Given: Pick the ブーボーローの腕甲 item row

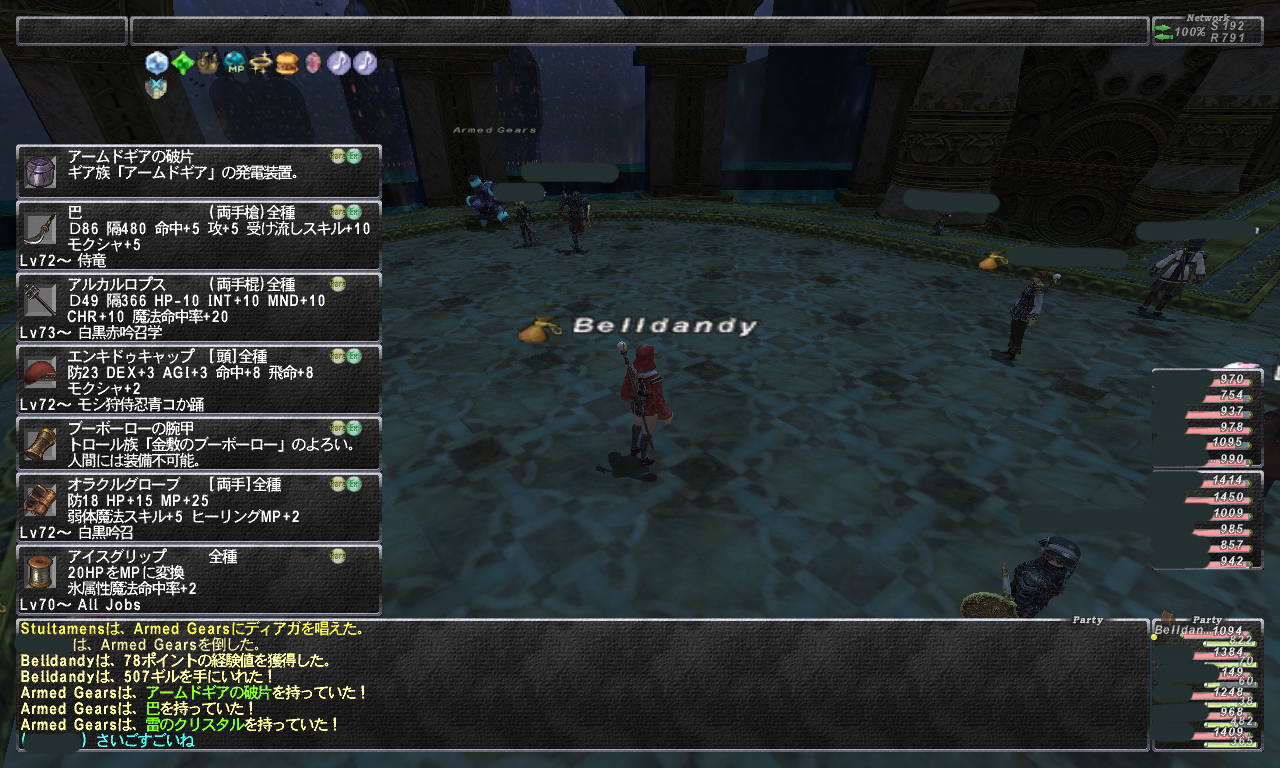Looking at the screenshot, I should [x=199, y=444].
